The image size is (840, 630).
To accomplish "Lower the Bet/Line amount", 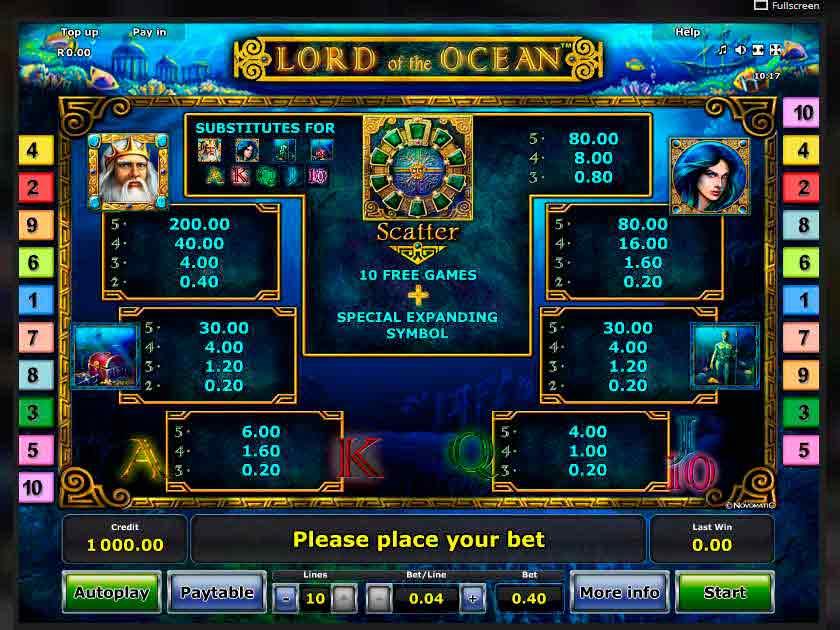I will pyautogui.click(x=378, y=599).
